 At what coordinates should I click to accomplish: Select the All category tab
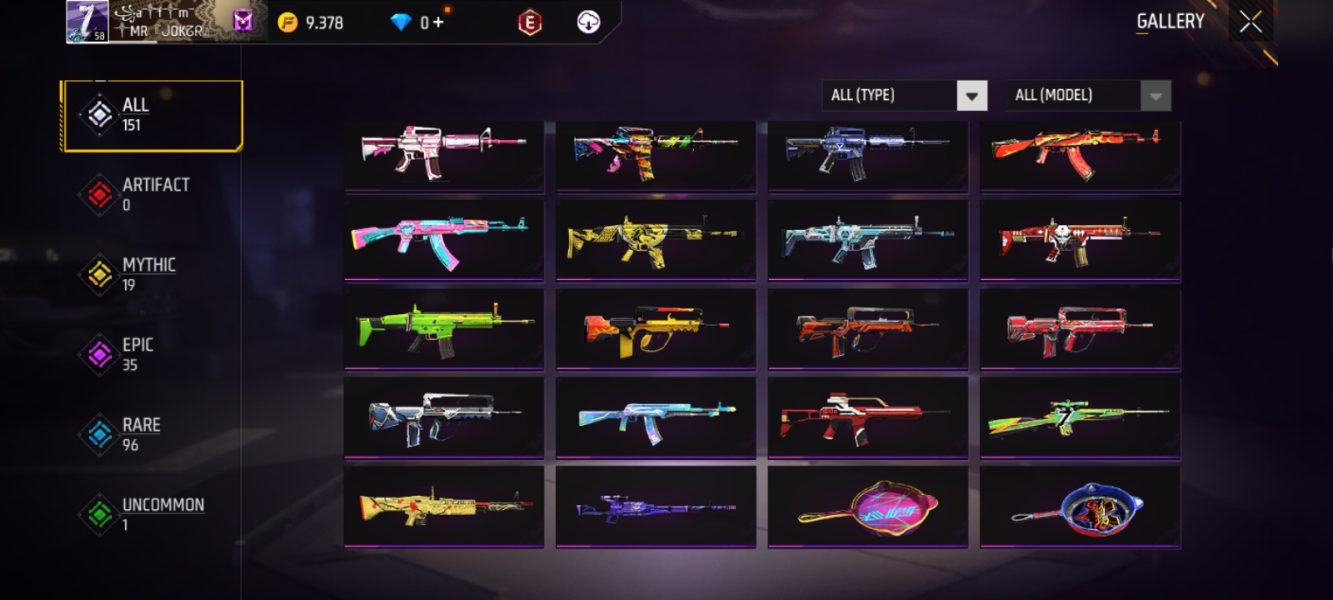[152, 115]
